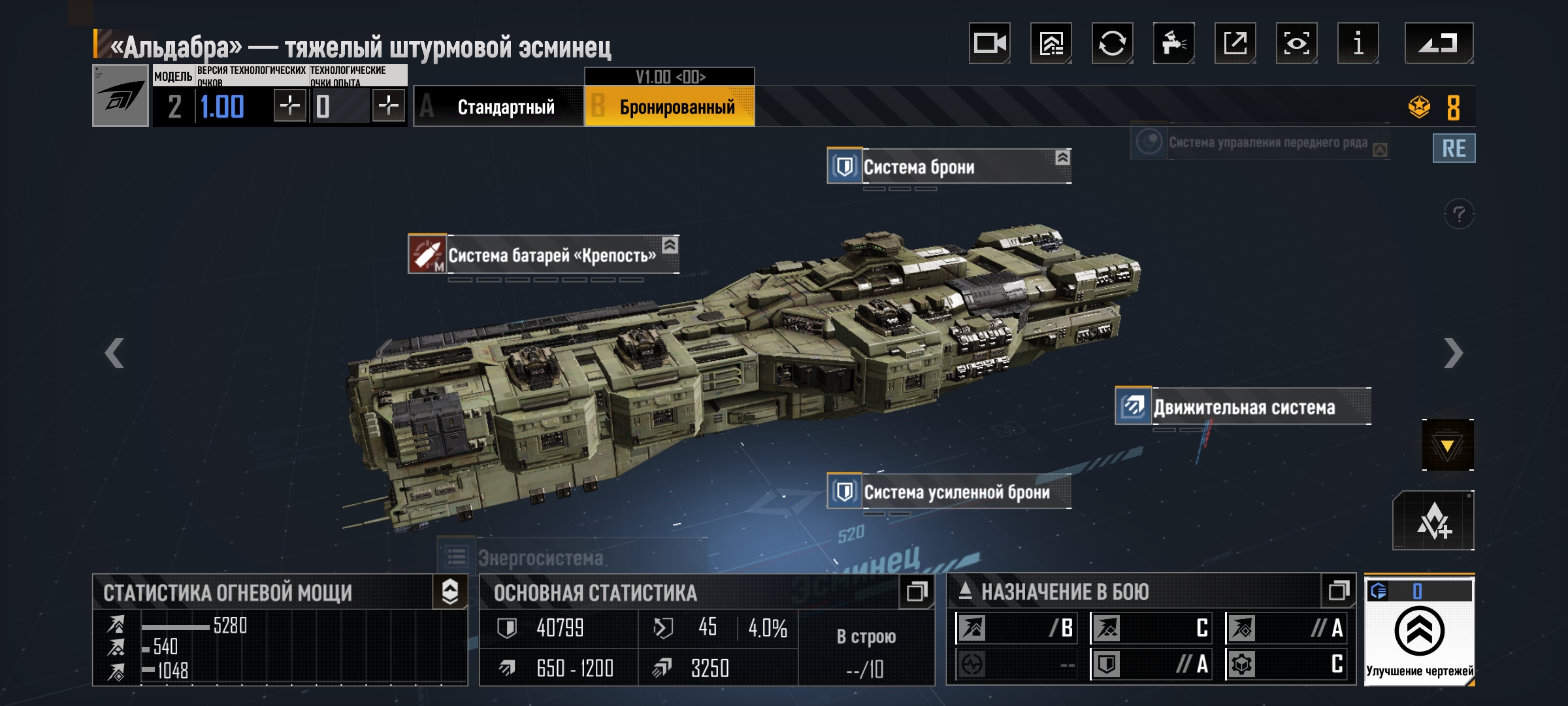Click the share export icon

click(x=1235, y=43)
